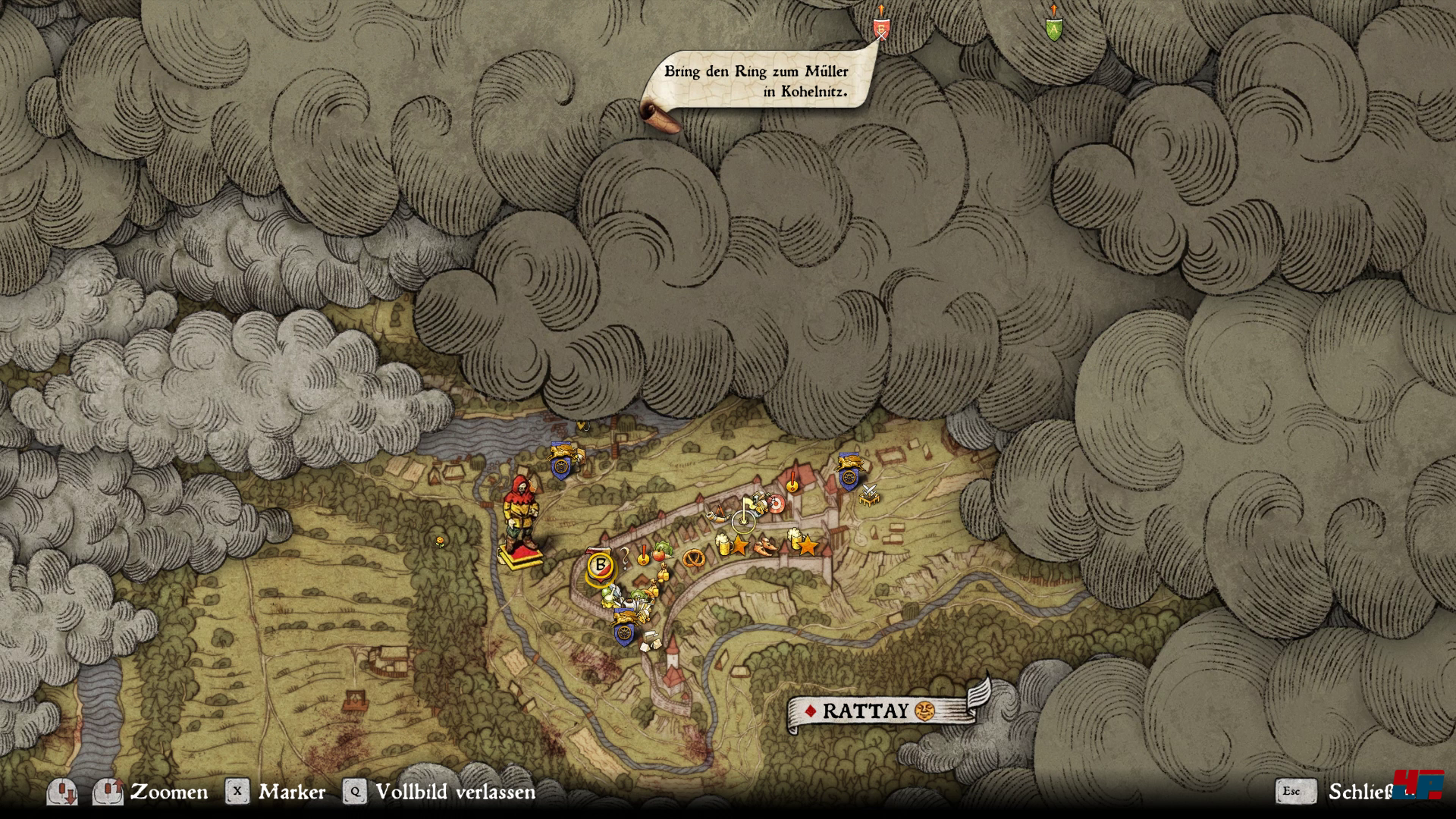1456x819 pixels.
Task: Select the green A quest shield marker
Action: click(x=1053, y=29)
